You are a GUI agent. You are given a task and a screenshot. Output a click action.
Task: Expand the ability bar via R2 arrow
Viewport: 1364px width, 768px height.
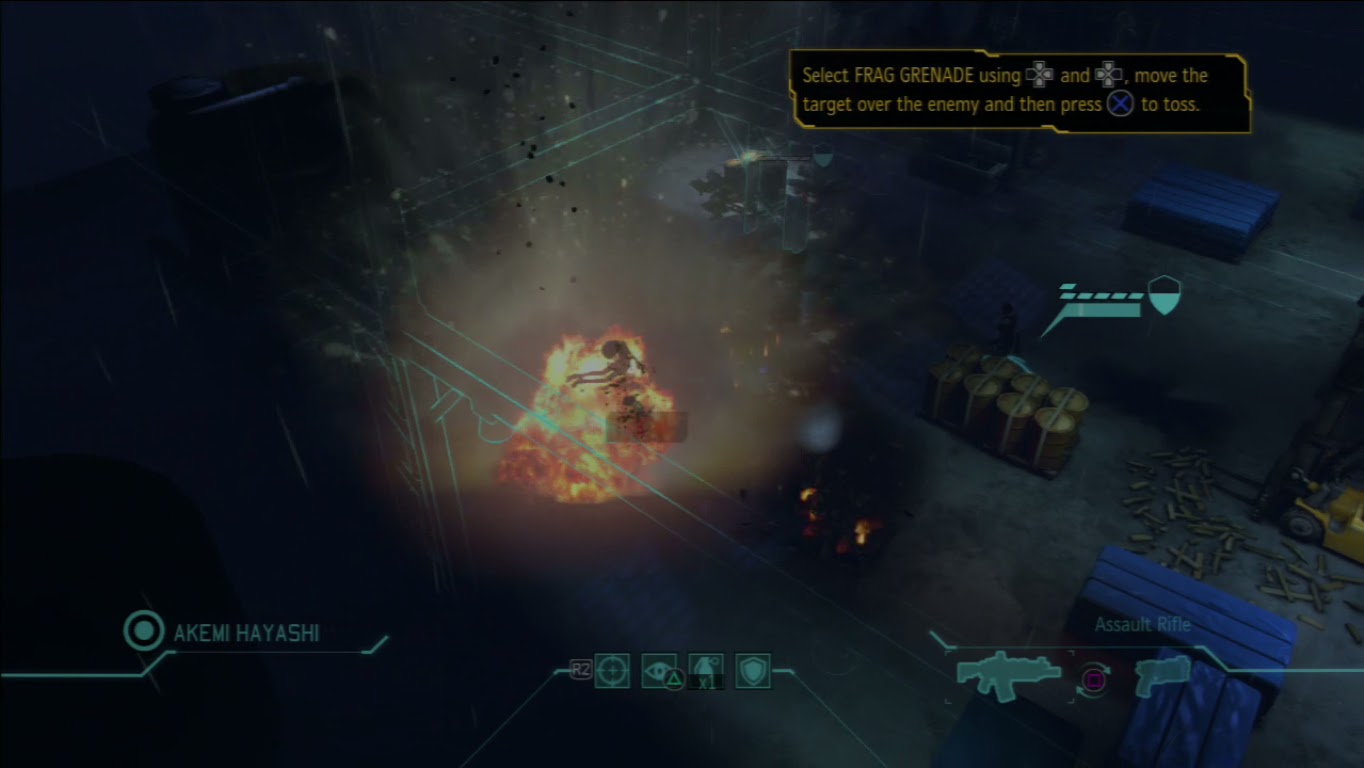click(x=581, y=669)
